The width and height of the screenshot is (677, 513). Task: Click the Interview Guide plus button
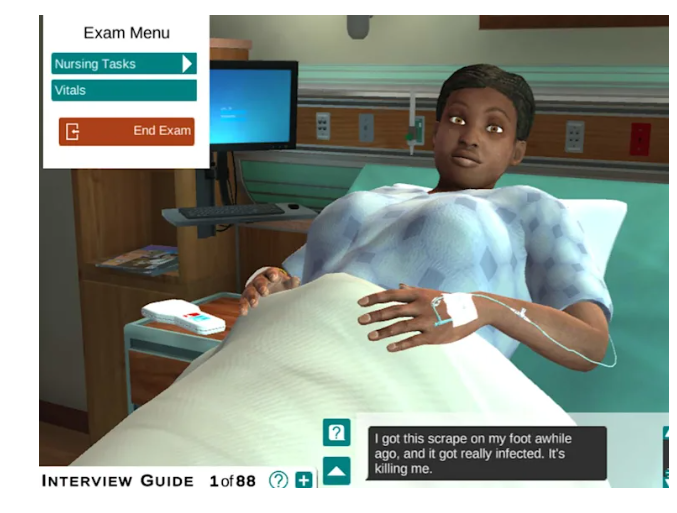(304, 481)
